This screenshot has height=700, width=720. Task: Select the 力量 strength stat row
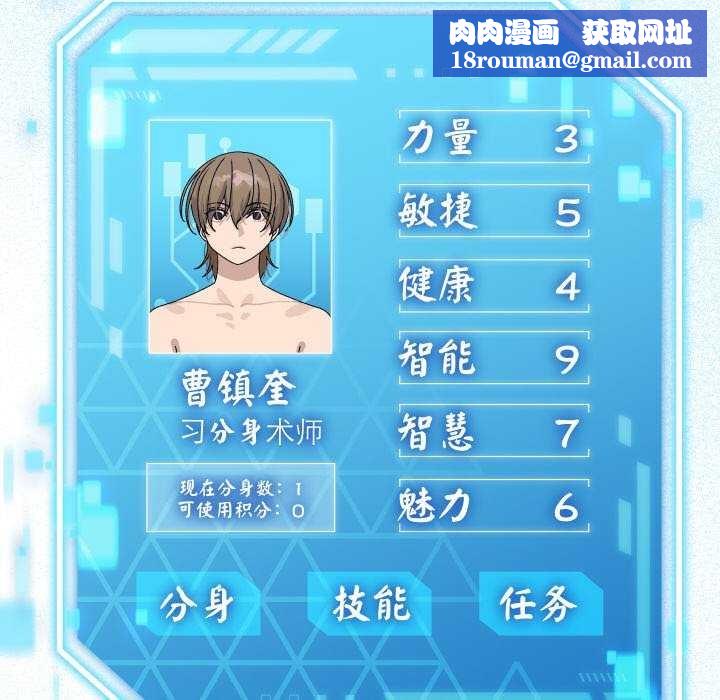coord(493,138)
